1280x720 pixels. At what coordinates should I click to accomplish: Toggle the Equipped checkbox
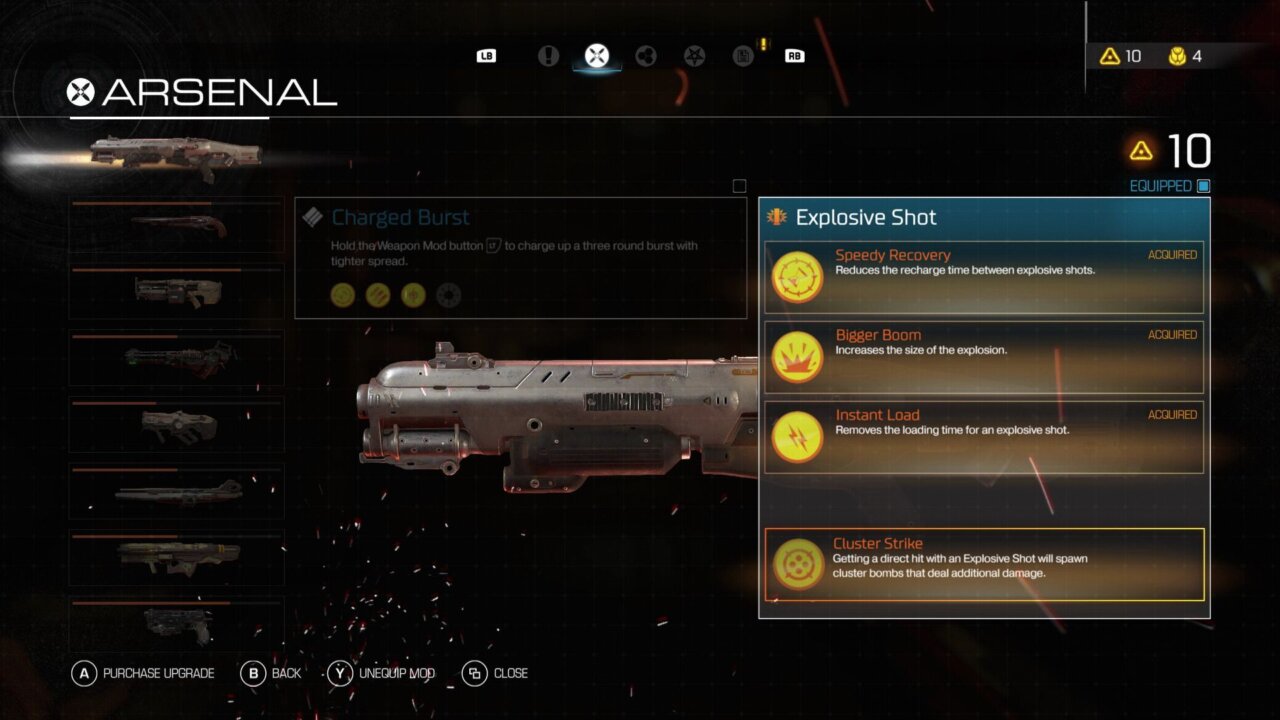pyautogui.click(x=1203, y=186)
